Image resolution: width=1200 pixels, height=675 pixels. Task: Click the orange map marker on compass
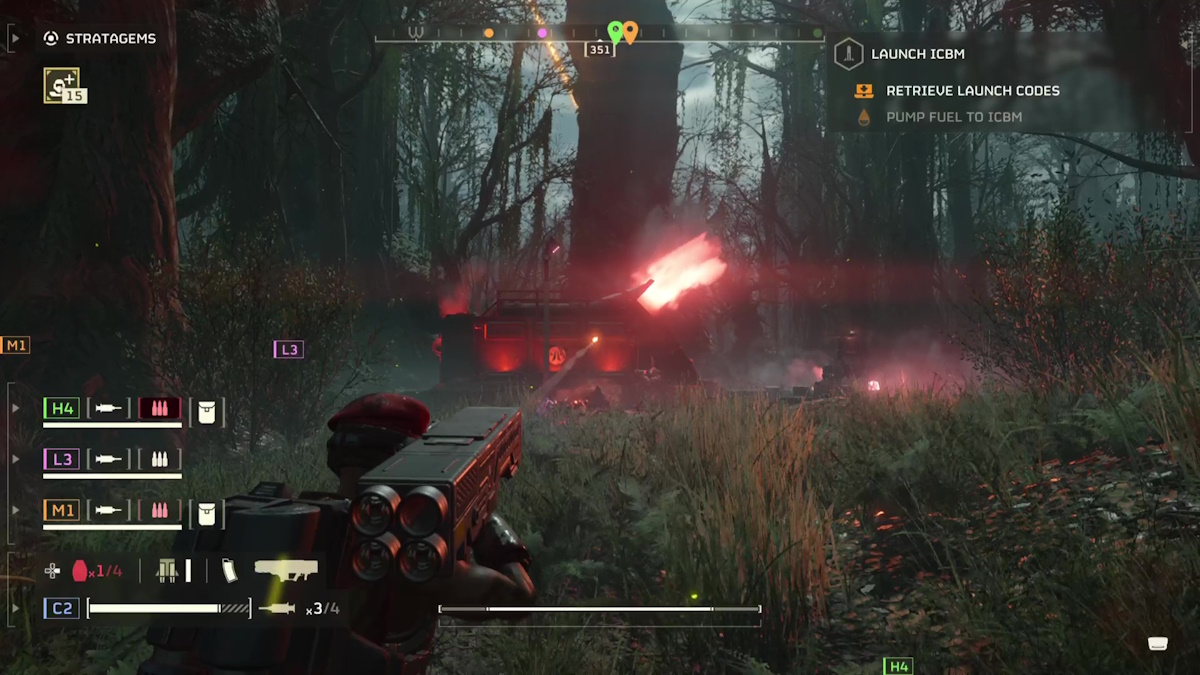tap(631, 32)
